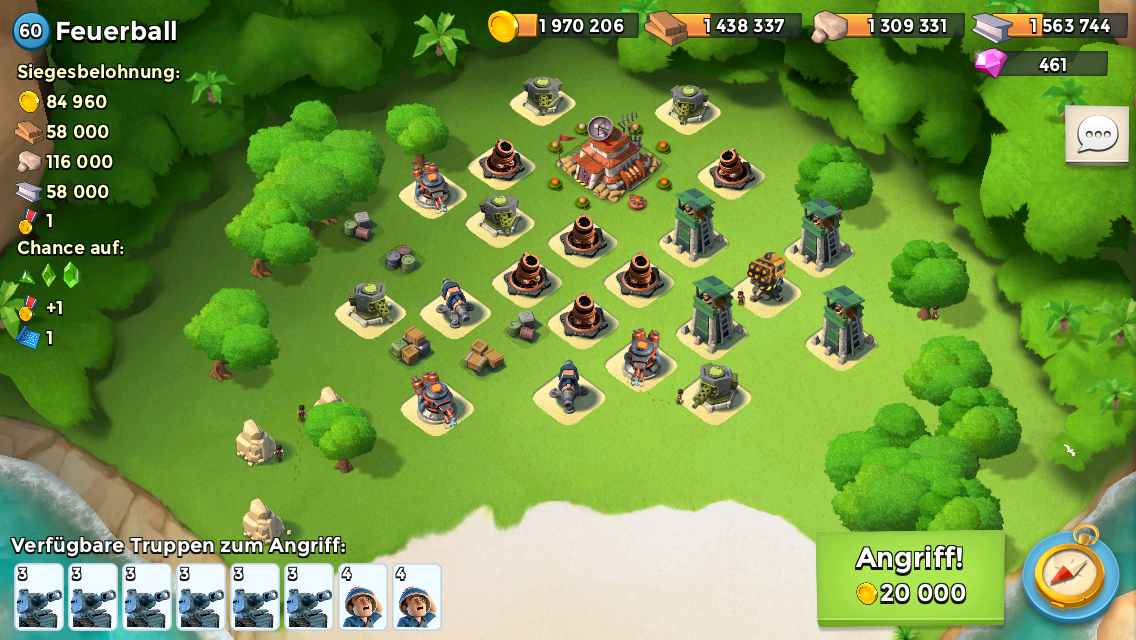Open the chat speech bubble
The height and width of the screenshot is (640, 1136).
[x=1096, y=134]
